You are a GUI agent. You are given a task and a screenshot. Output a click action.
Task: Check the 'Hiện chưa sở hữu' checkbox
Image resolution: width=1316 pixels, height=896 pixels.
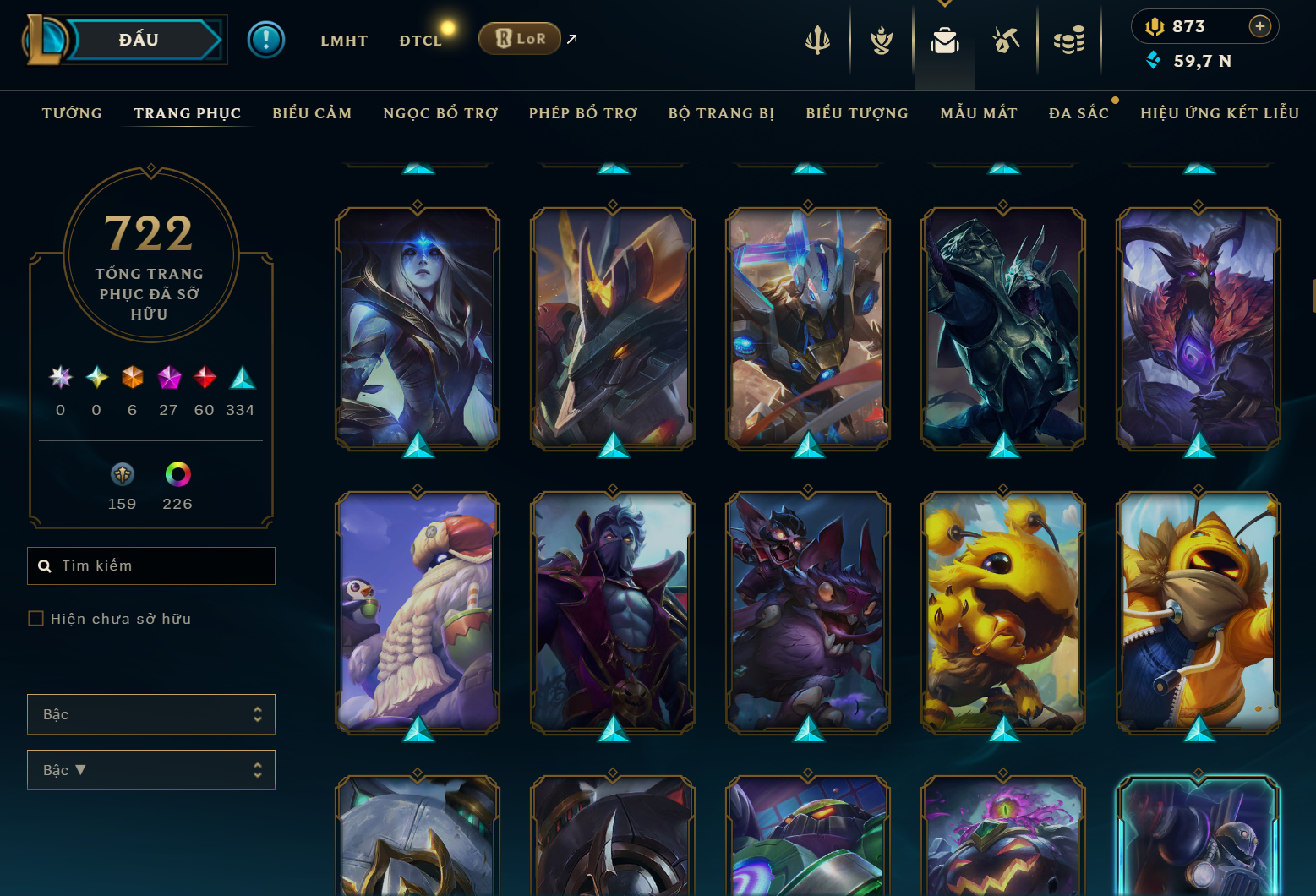[x=35, y=618]
